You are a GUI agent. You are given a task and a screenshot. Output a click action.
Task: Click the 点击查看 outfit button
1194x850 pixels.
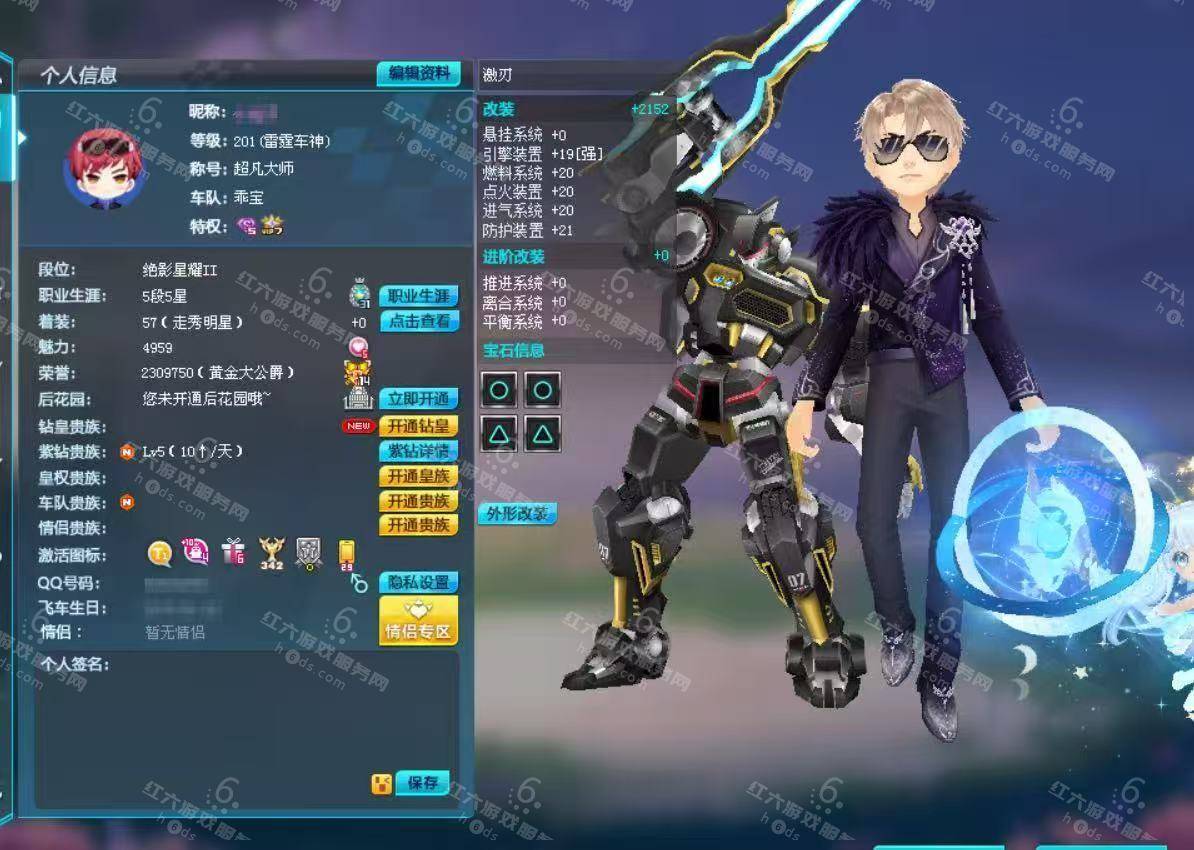coord(419,321)
